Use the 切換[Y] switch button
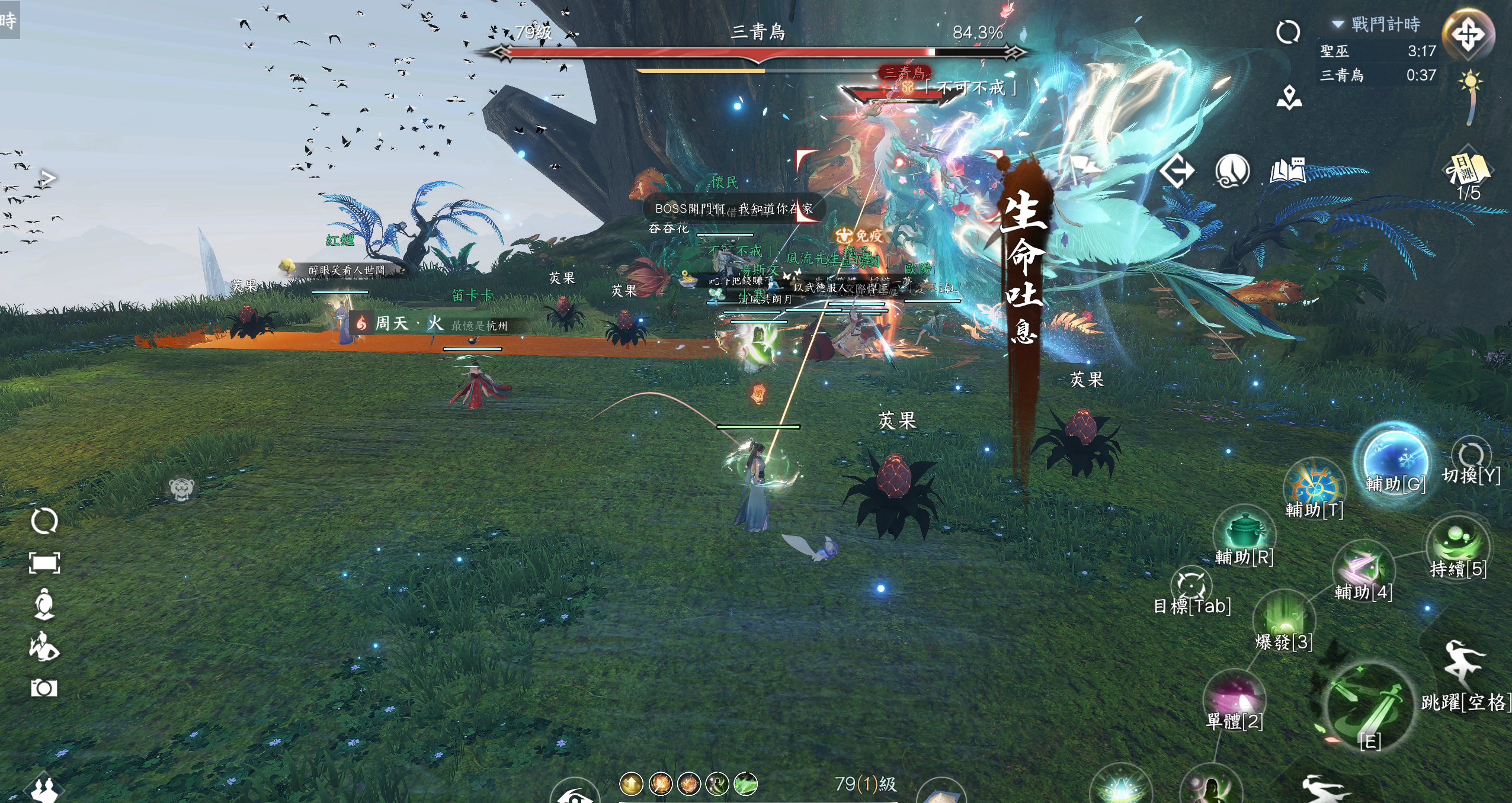 pos(1471,456)
